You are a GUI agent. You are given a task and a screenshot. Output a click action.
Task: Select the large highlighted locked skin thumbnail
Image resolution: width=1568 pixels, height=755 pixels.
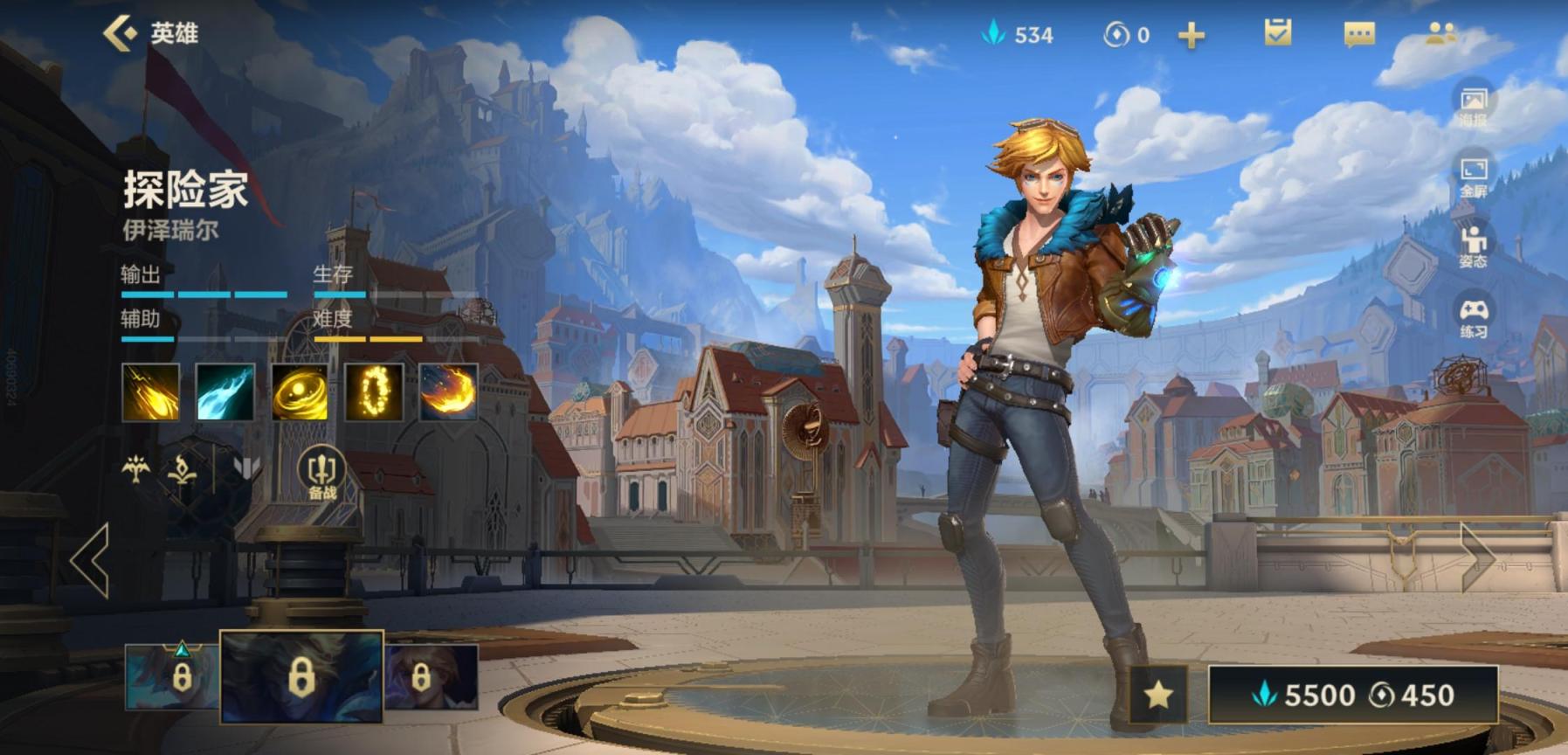point(301,676)
